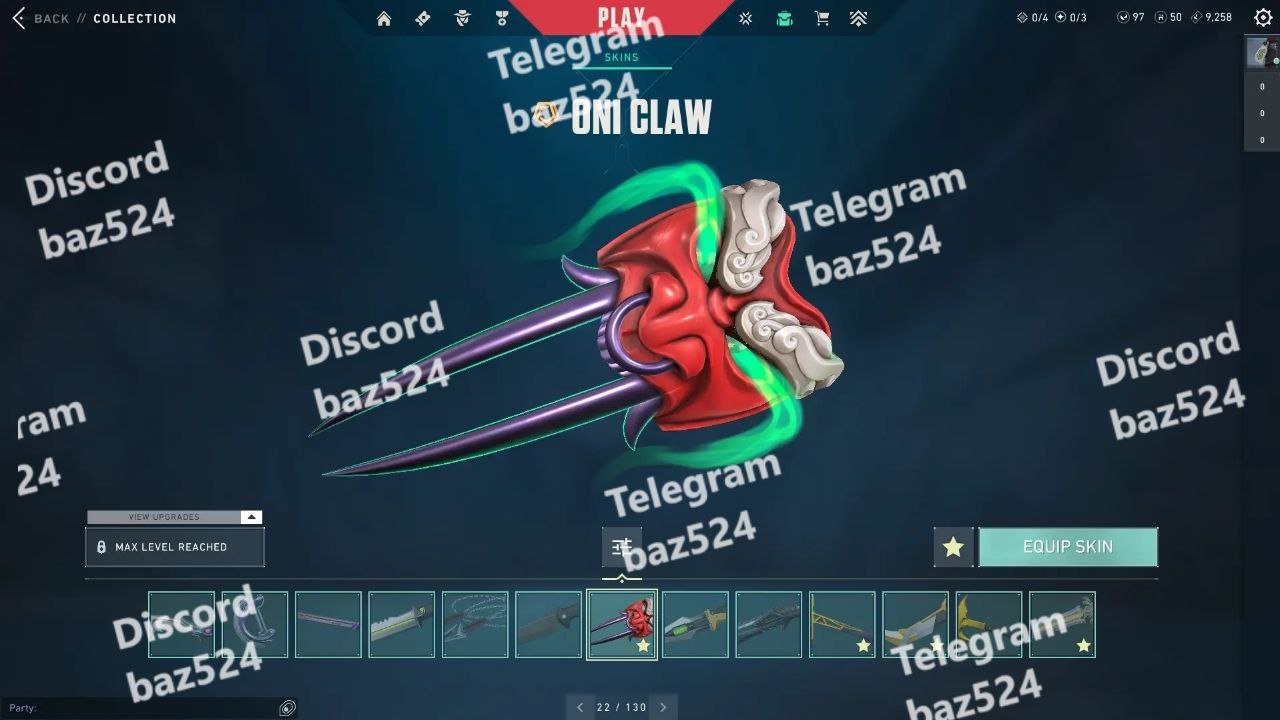Open the skin filter options
Screen dimensions: 1280x720
point(622,547)
